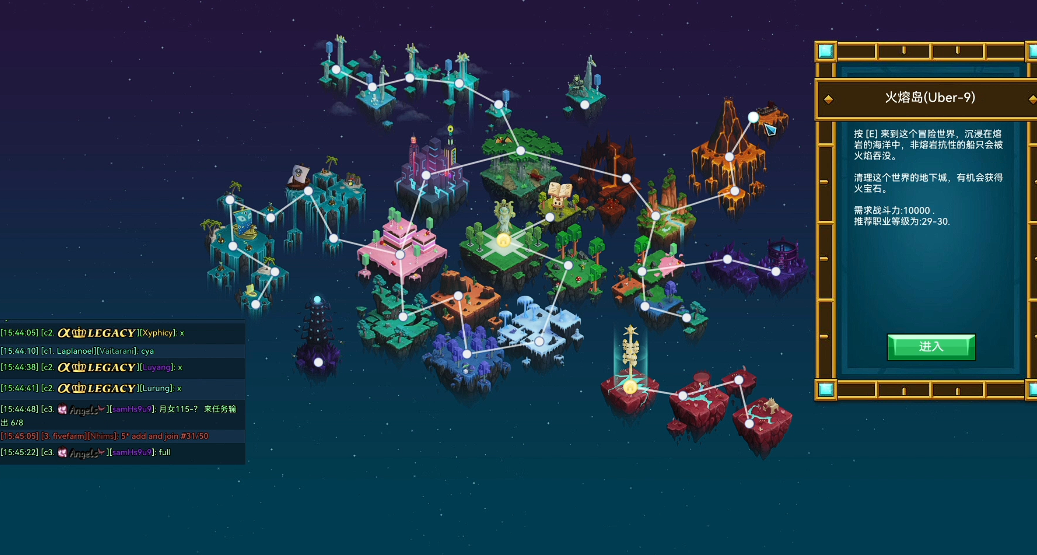Image resolution: width=1037 pixels, height=555 pixels.
Task: Select the pink candy island node
Action: [x=400, y=254]
